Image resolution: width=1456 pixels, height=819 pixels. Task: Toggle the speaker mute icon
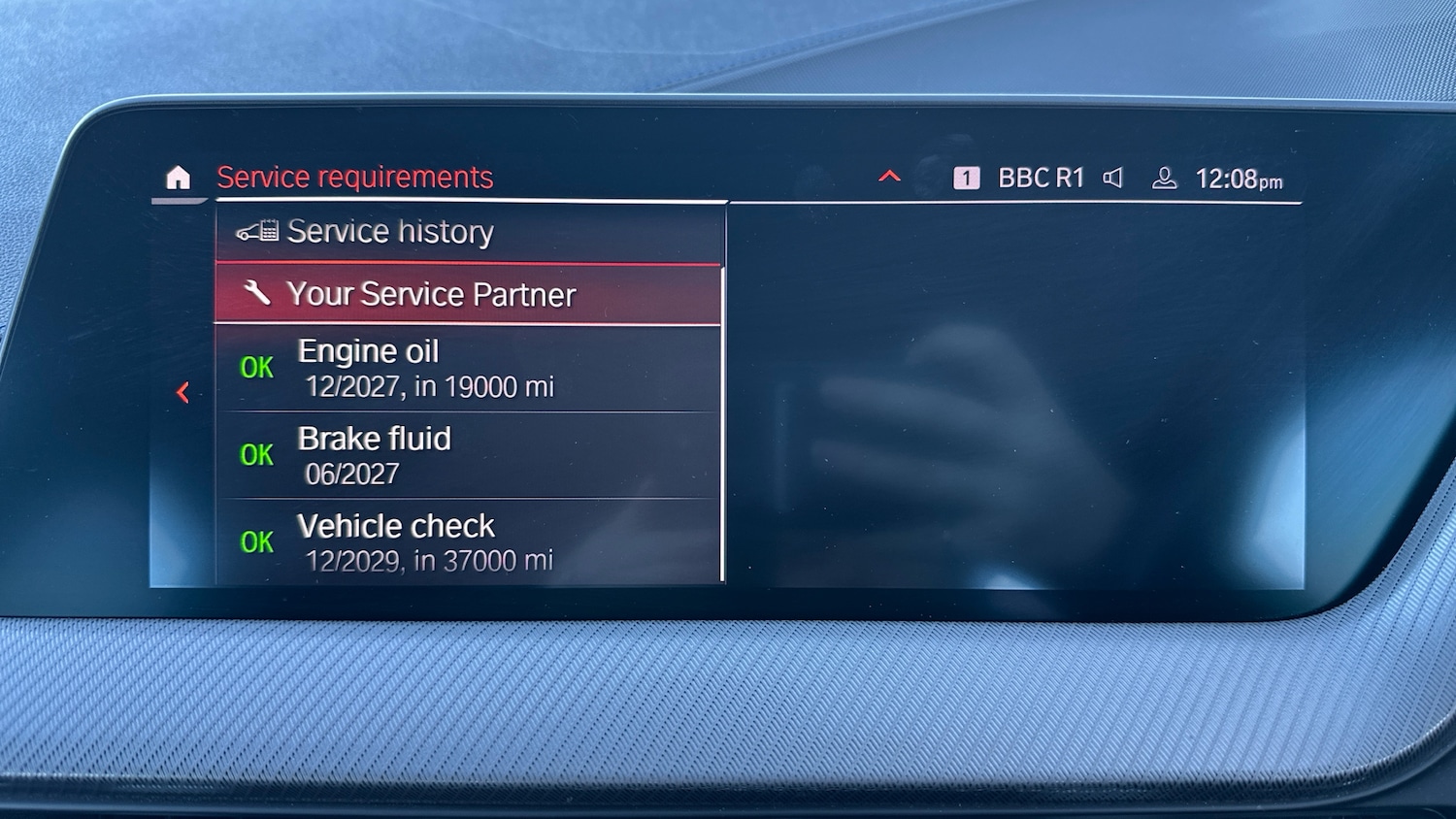1112,178
